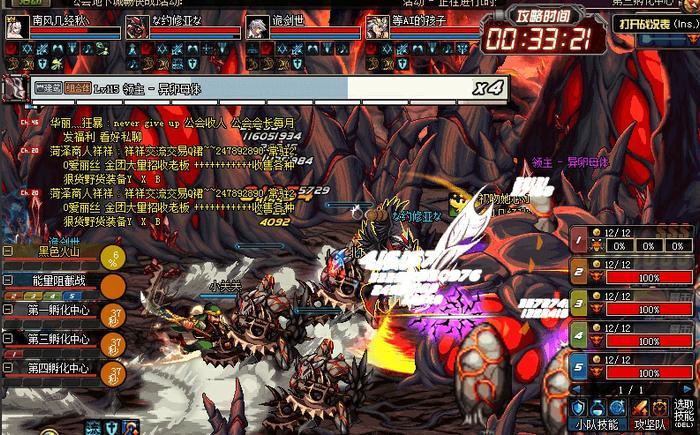Collapse the 黑色火山 dungeon entry
Image resolution: width=700 pixels, height=435 pixels.
click(8, 251)
